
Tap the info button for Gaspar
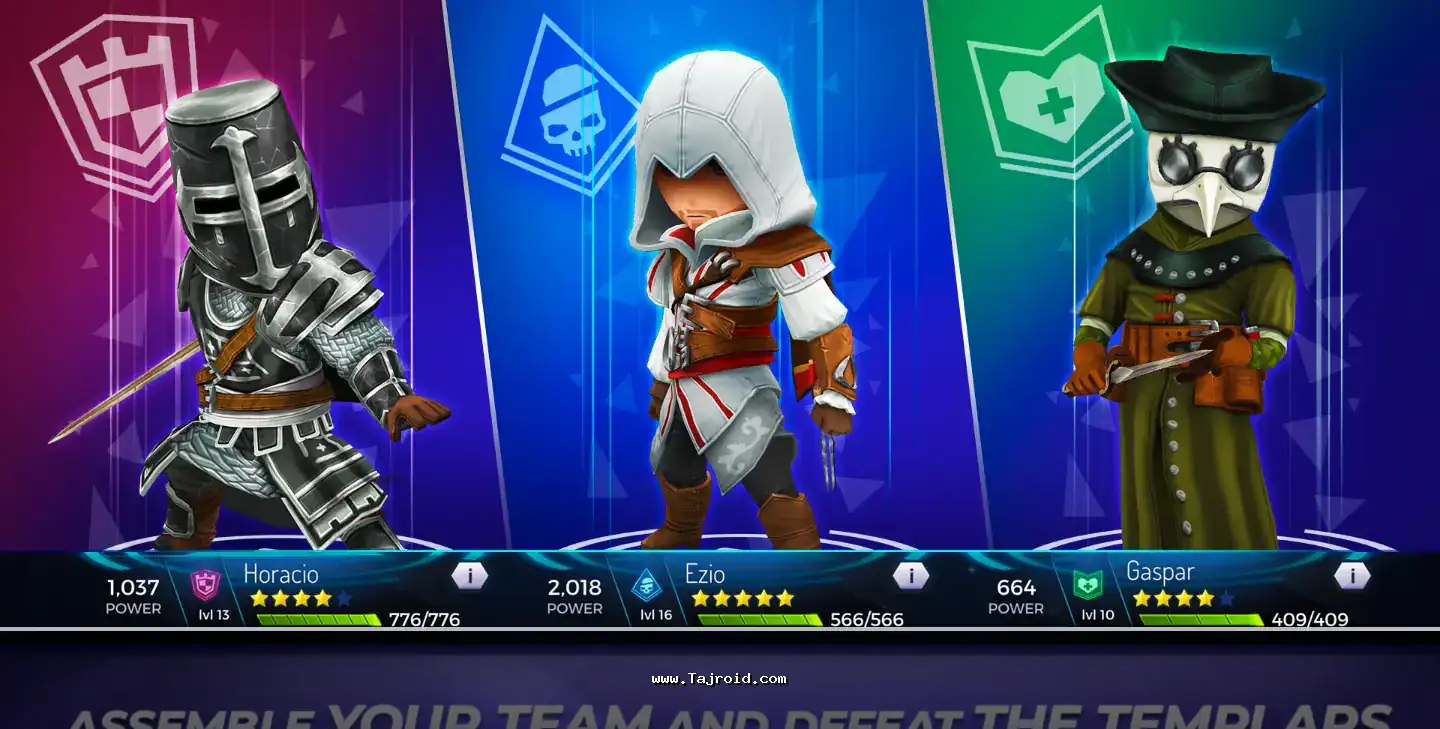(1351, 576)
